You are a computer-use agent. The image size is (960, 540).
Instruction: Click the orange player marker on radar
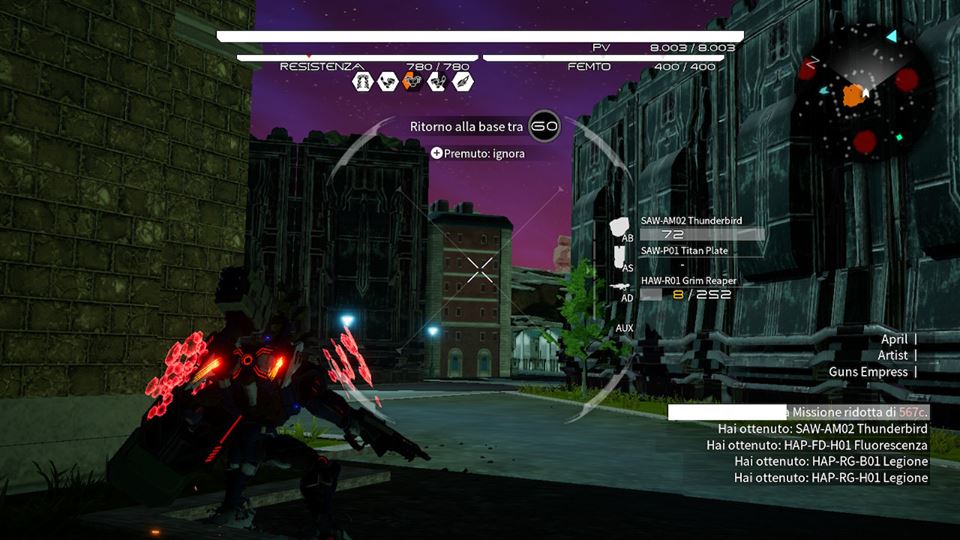pyautogui.click(x=852, y=96)
